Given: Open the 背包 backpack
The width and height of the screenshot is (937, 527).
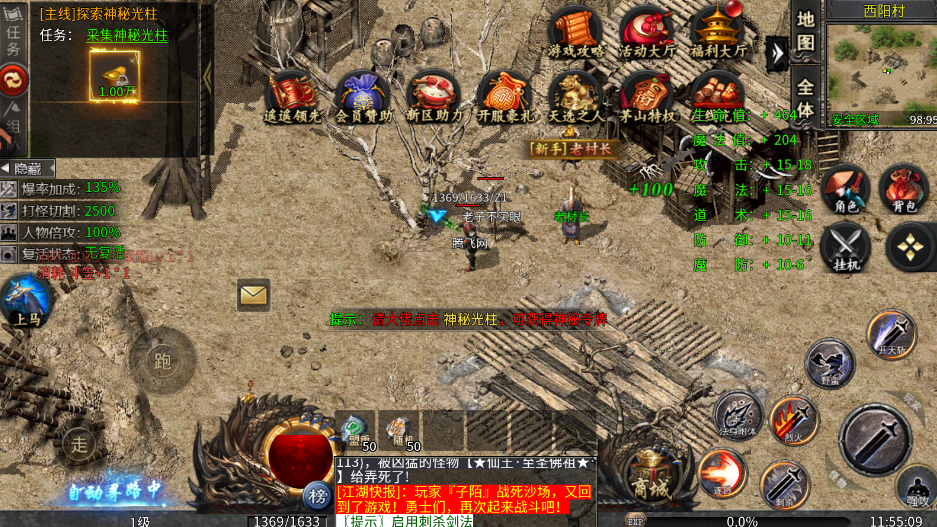Looking at the screenshot, I should [903, 188].
